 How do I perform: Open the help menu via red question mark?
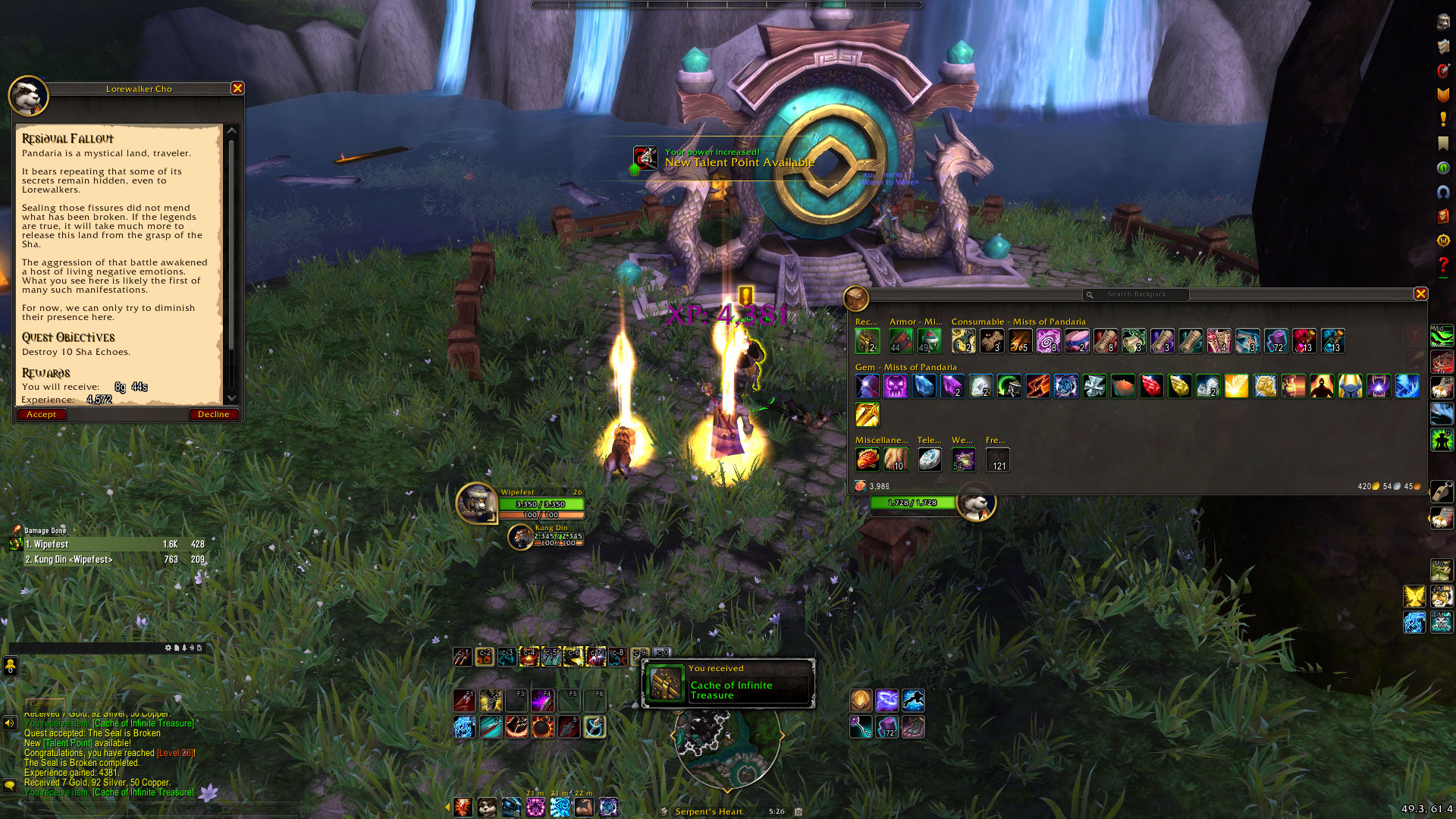point(1443,265)
